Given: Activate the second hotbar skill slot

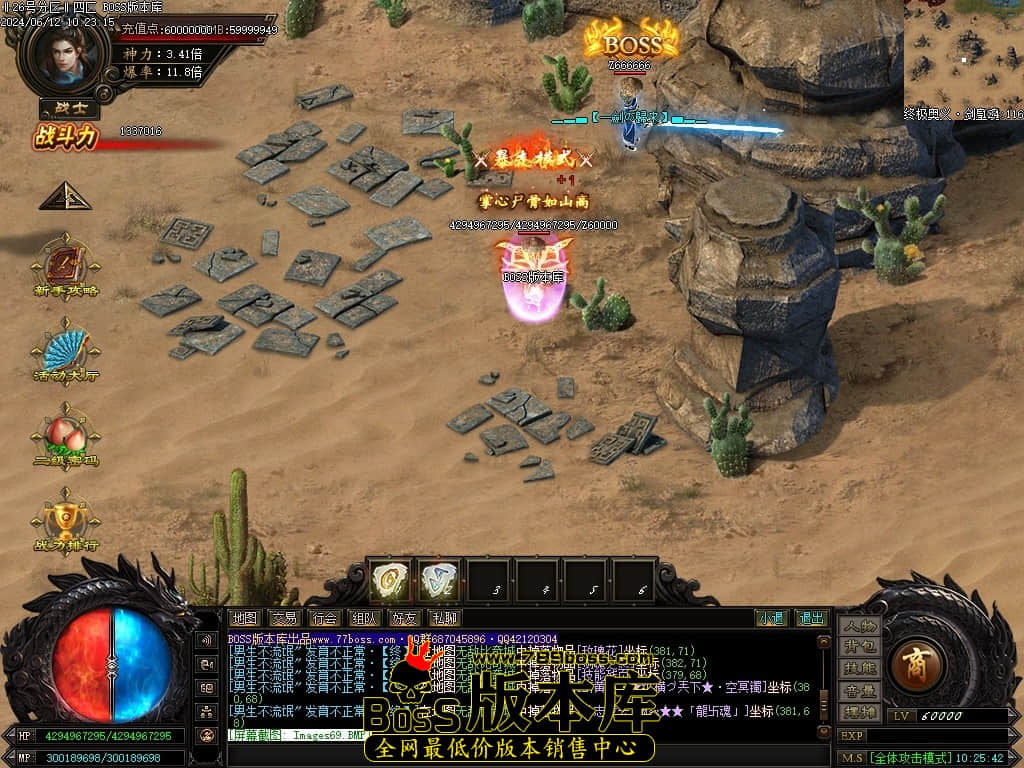Looking at the screenshot, I should (x=439, y=581).
